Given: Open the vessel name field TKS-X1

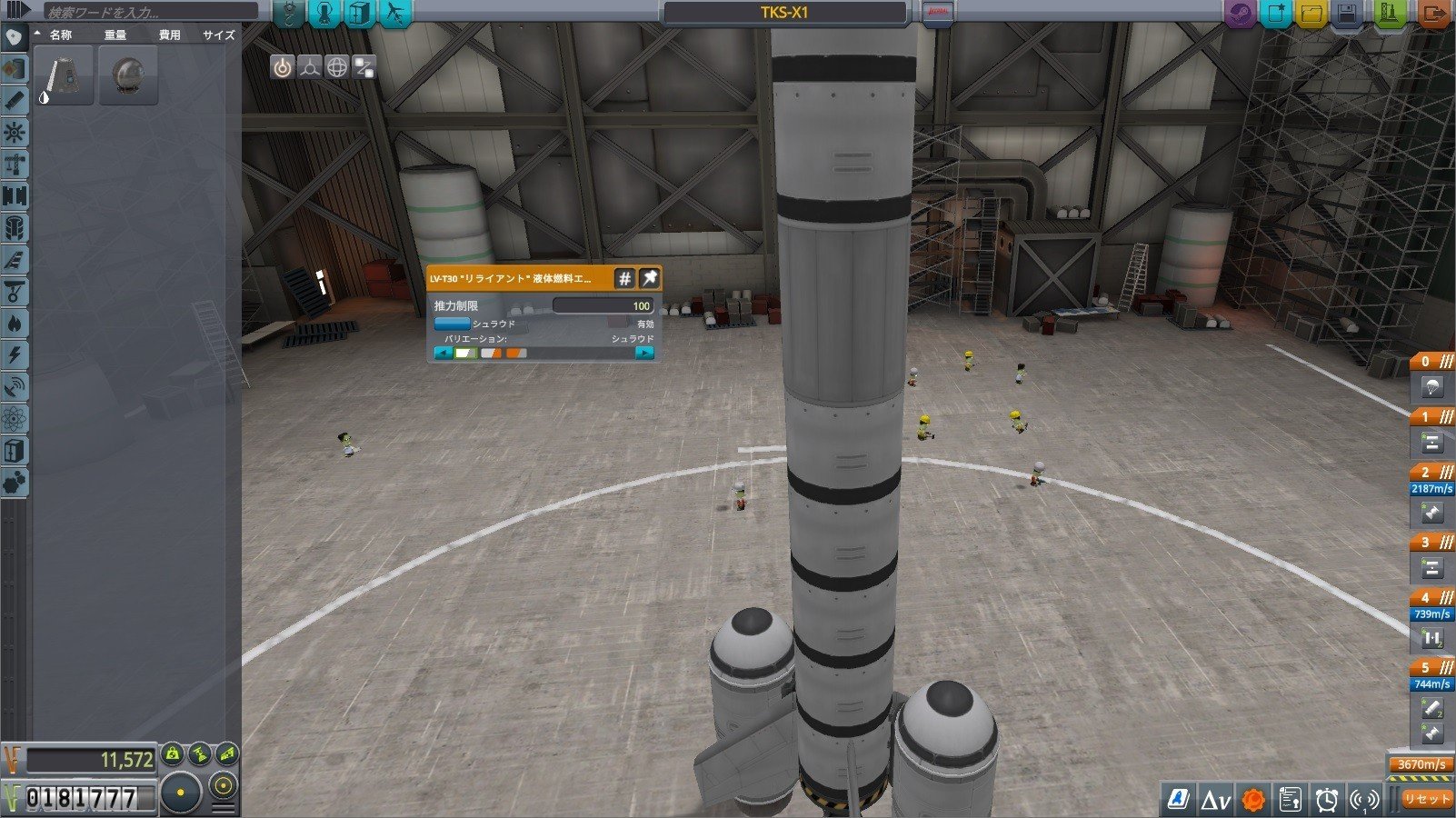Looking at the screenshot, I should (784, 13).
